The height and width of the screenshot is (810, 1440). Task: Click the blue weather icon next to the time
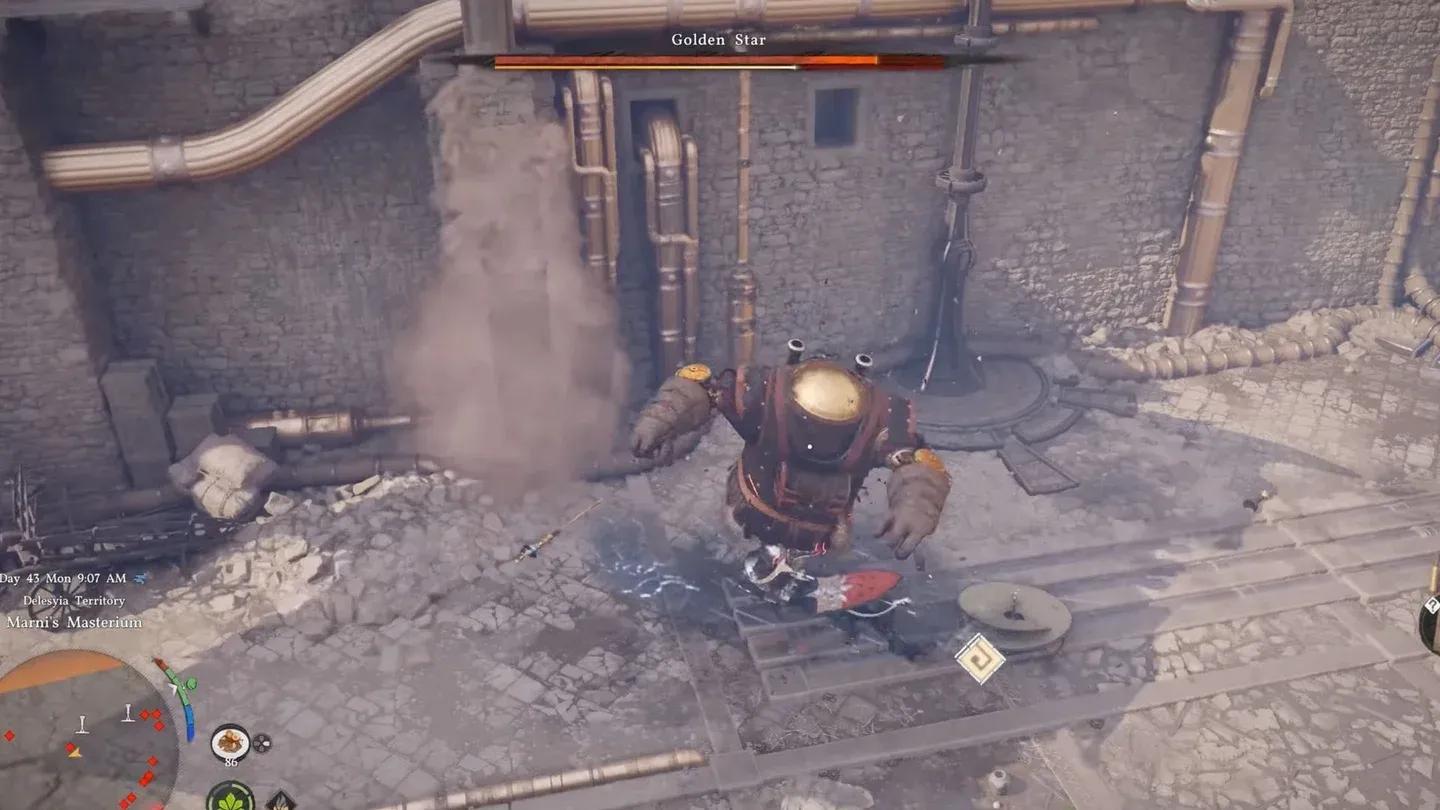(x=141, y=579)
